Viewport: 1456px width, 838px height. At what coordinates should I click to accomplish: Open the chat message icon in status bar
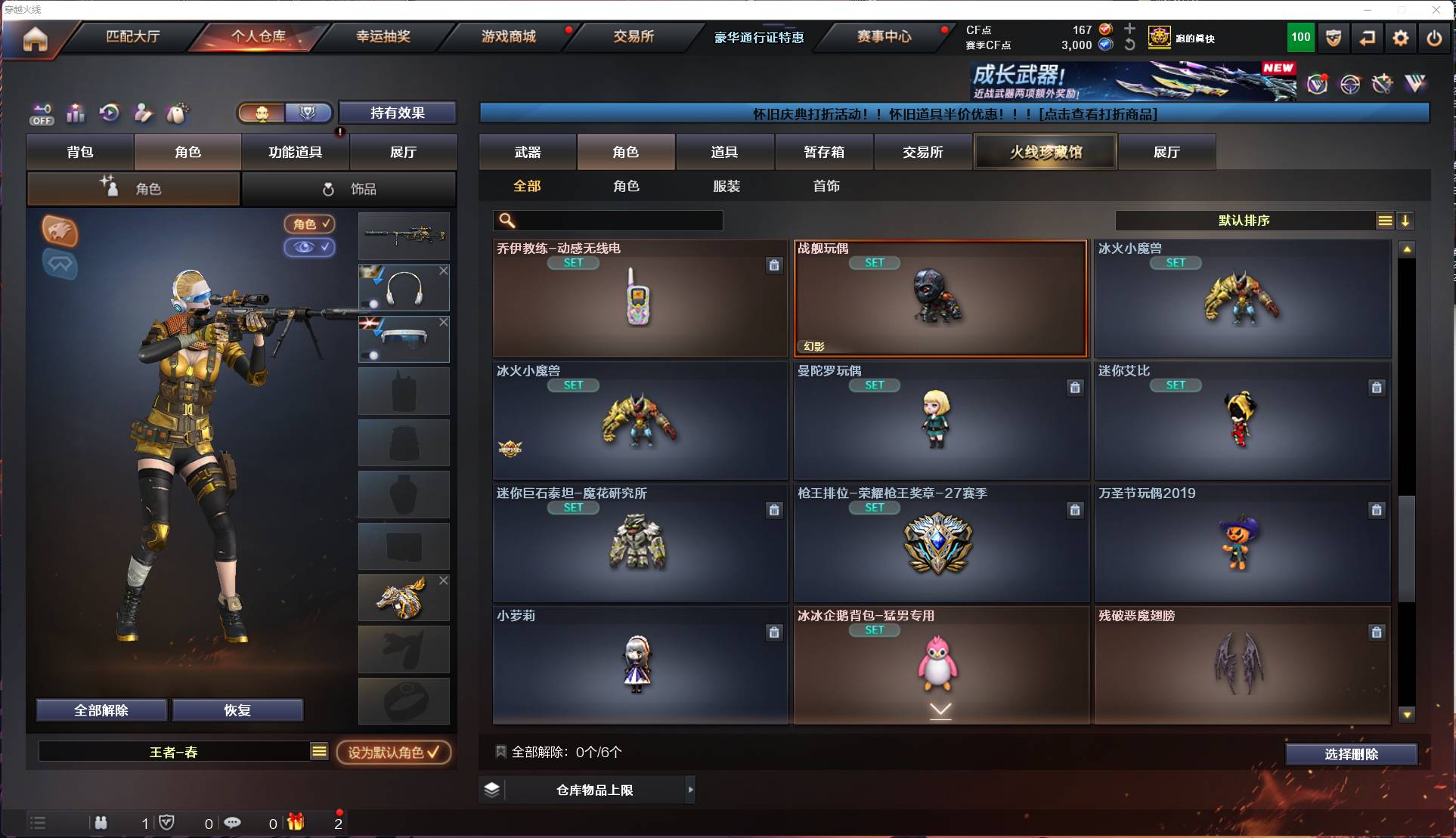point(232,823)
